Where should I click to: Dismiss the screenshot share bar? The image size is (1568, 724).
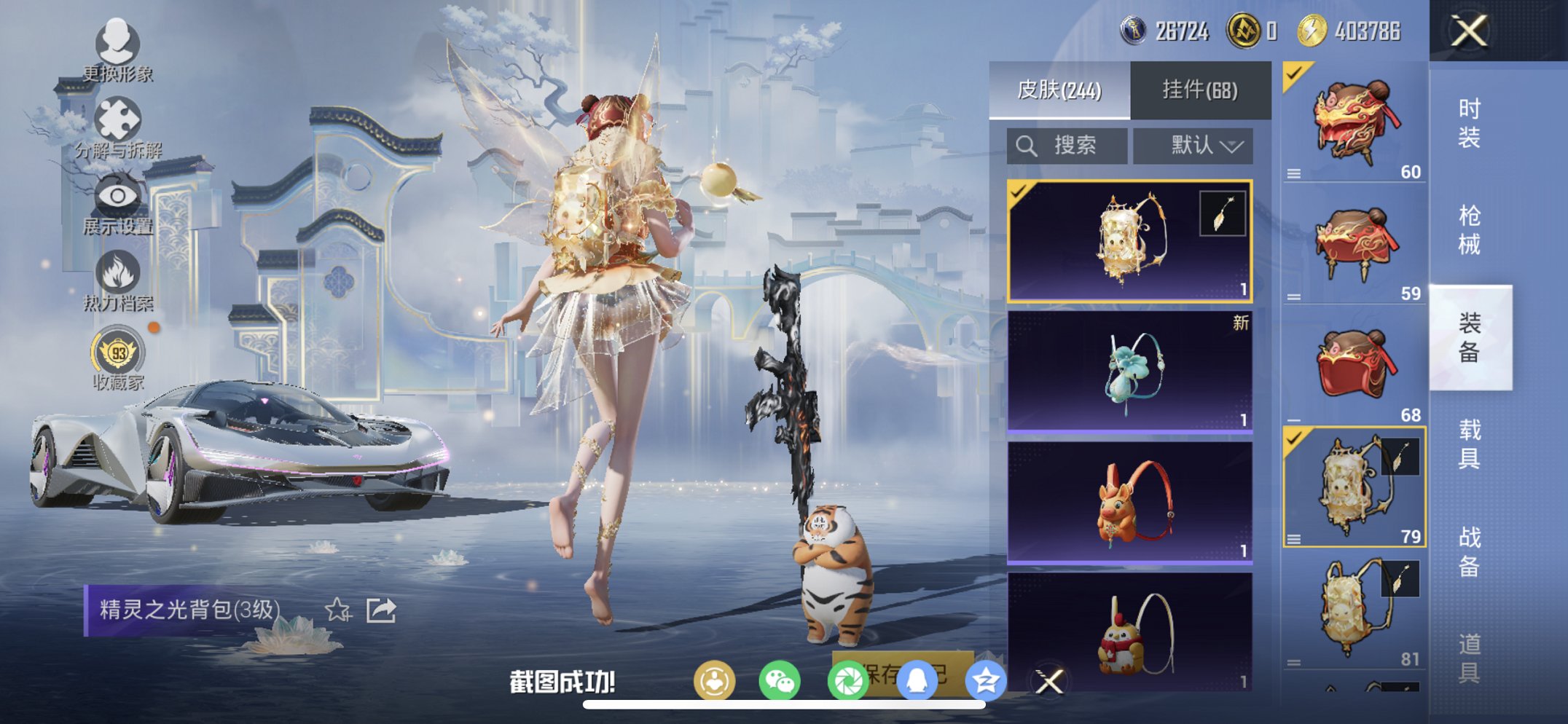1049,682
